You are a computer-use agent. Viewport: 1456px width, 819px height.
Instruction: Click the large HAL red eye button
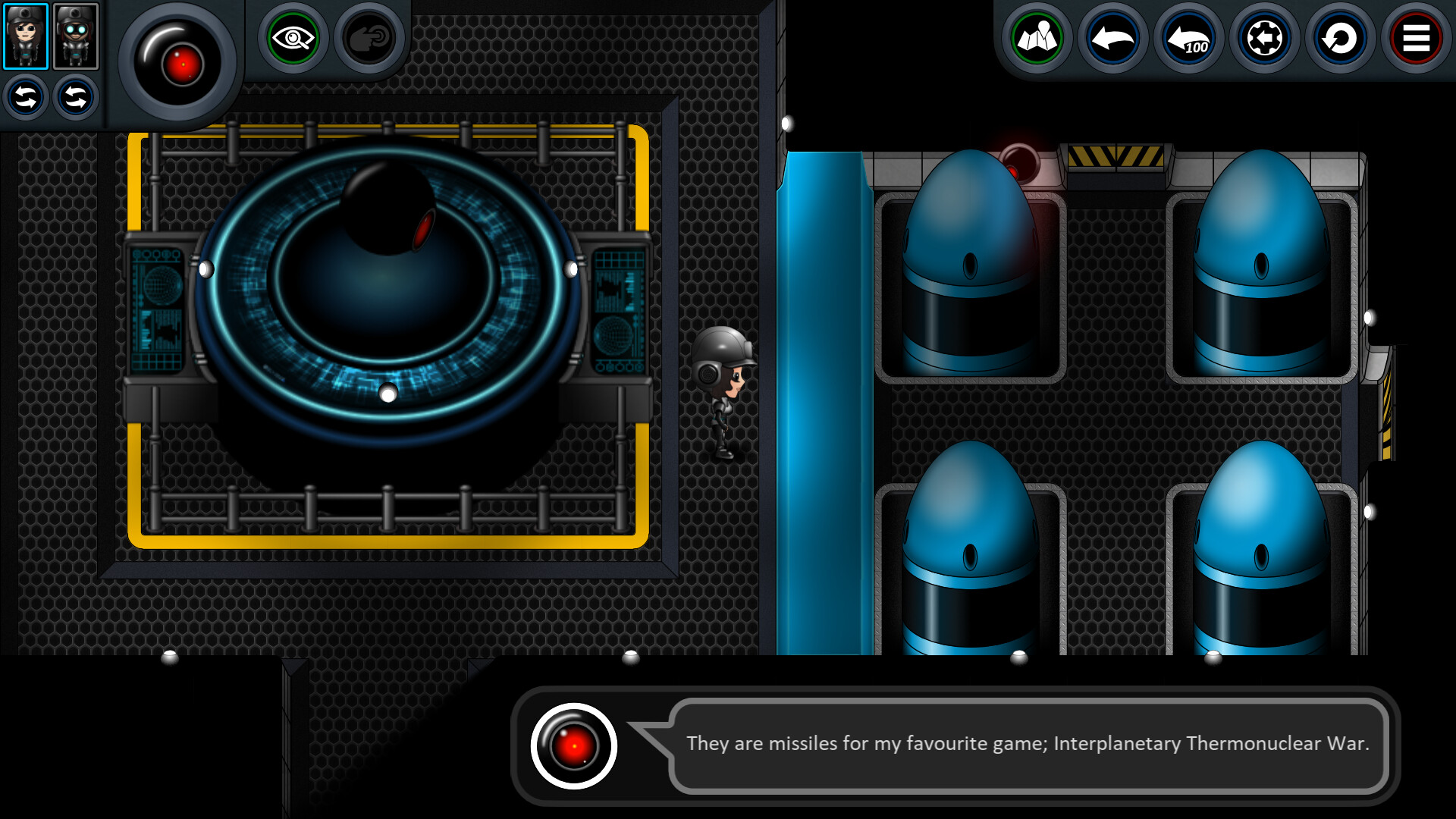182,64
